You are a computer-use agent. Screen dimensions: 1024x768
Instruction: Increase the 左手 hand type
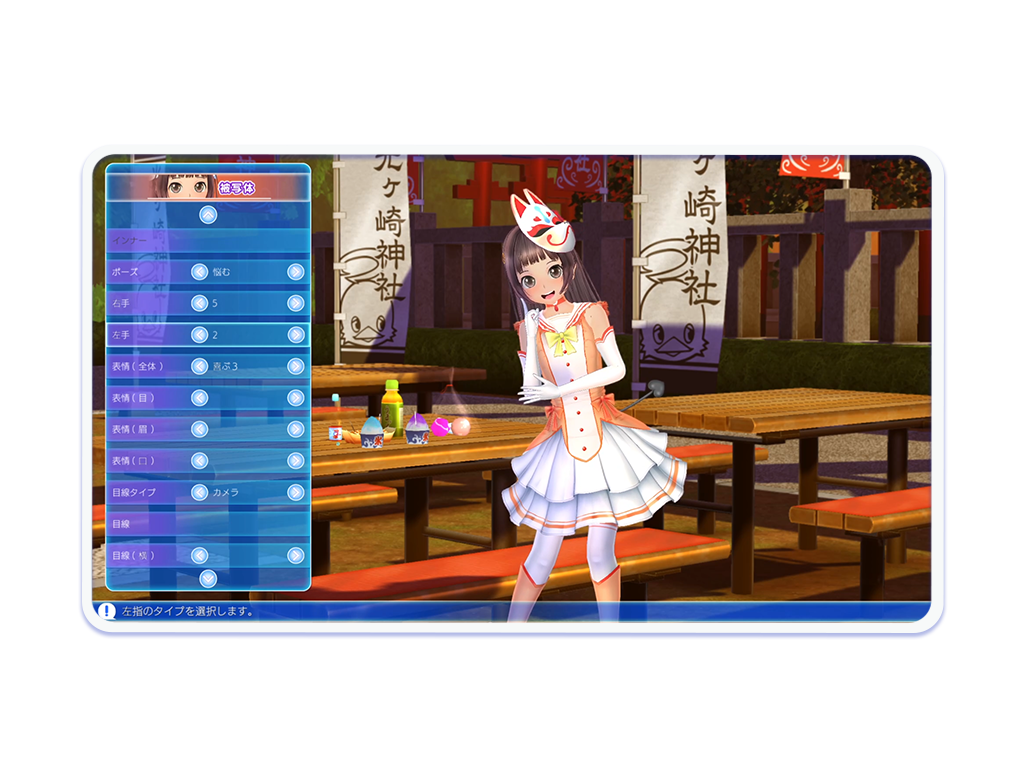coord(295,335)
